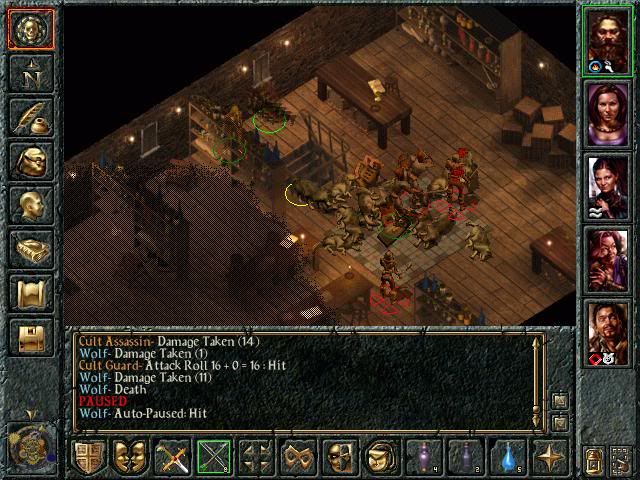
Task: Equip the sword weapon slot
Action: tap(172, 458)
